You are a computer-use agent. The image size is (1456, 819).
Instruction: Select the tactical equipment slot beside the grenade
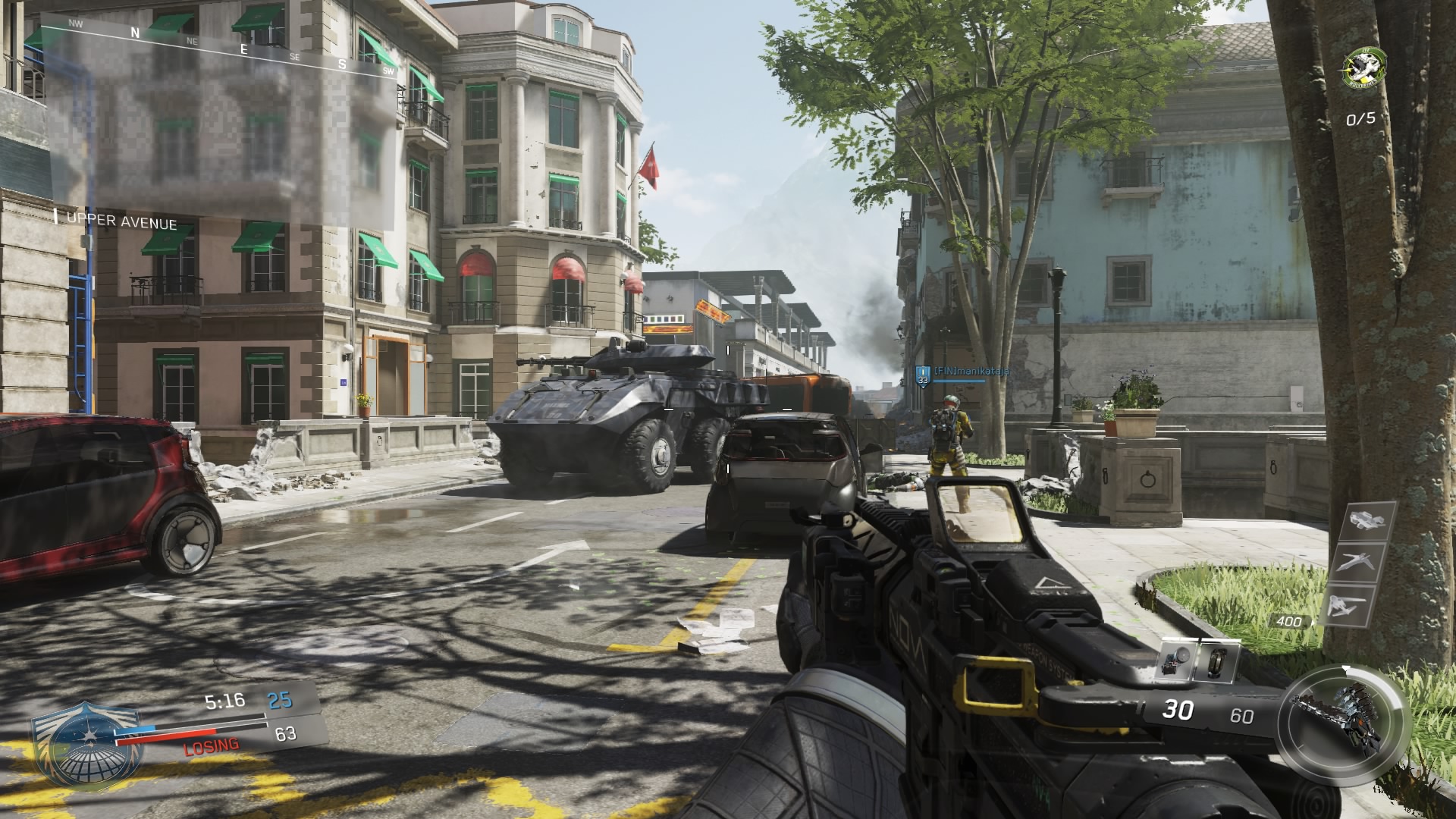[1216, 660]
